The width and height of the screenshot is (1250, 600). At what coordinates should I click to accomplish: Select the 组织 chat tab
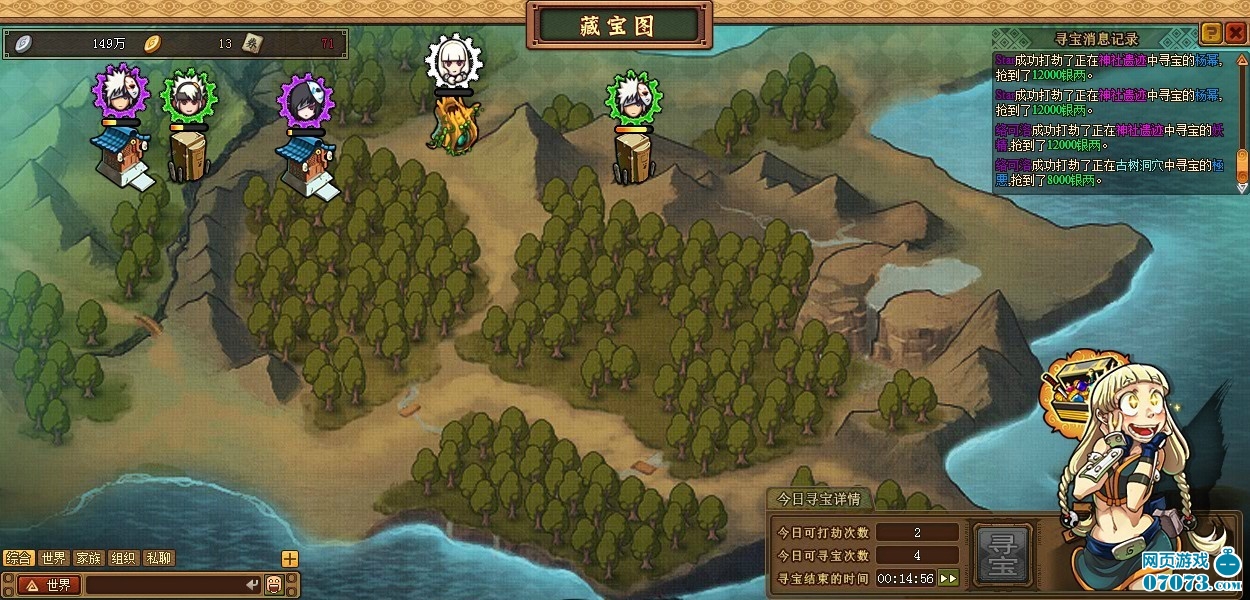[124, 558]
